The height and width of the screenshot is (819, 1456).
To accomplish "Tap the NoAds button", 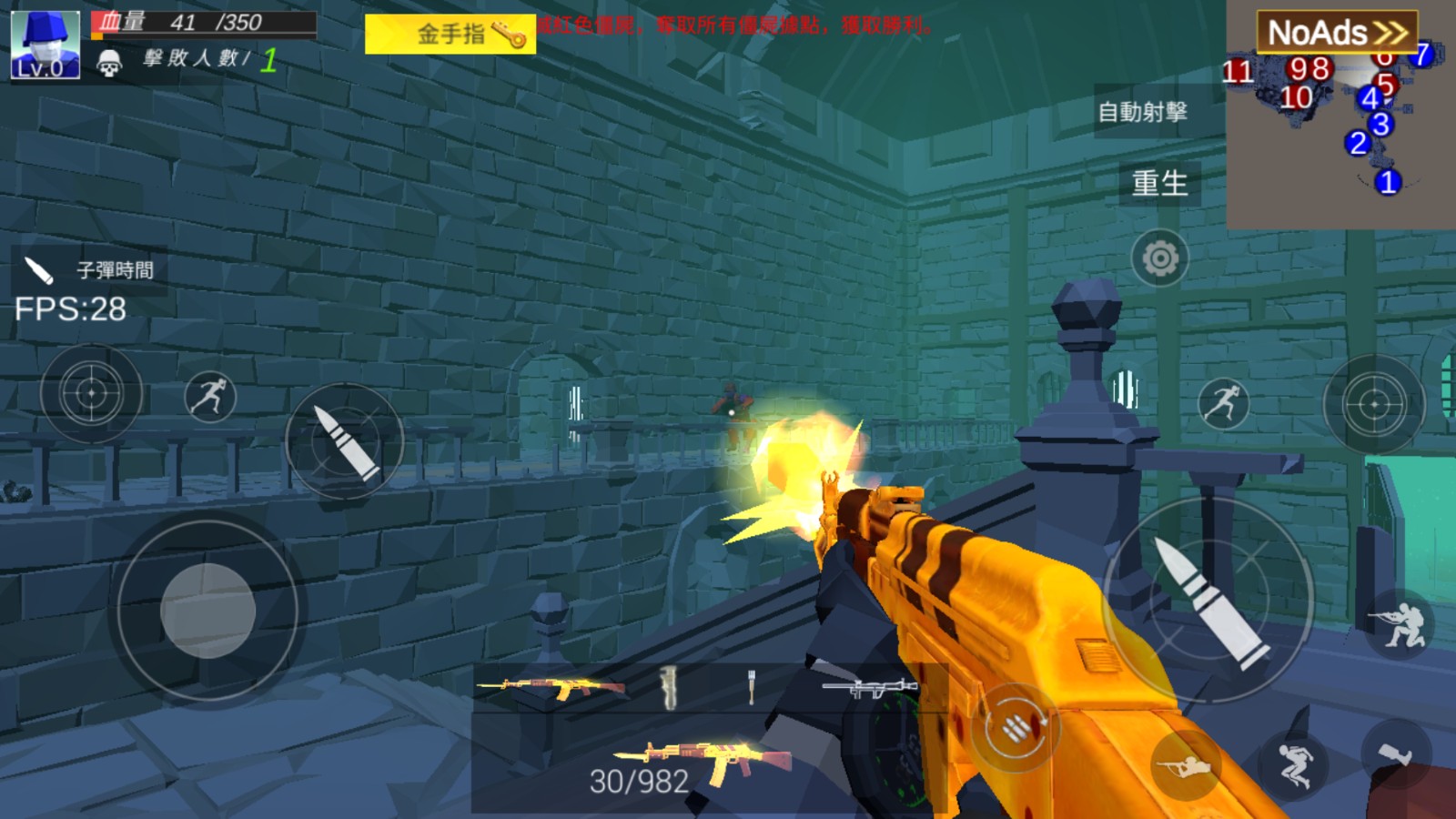I will [1336, 33].
